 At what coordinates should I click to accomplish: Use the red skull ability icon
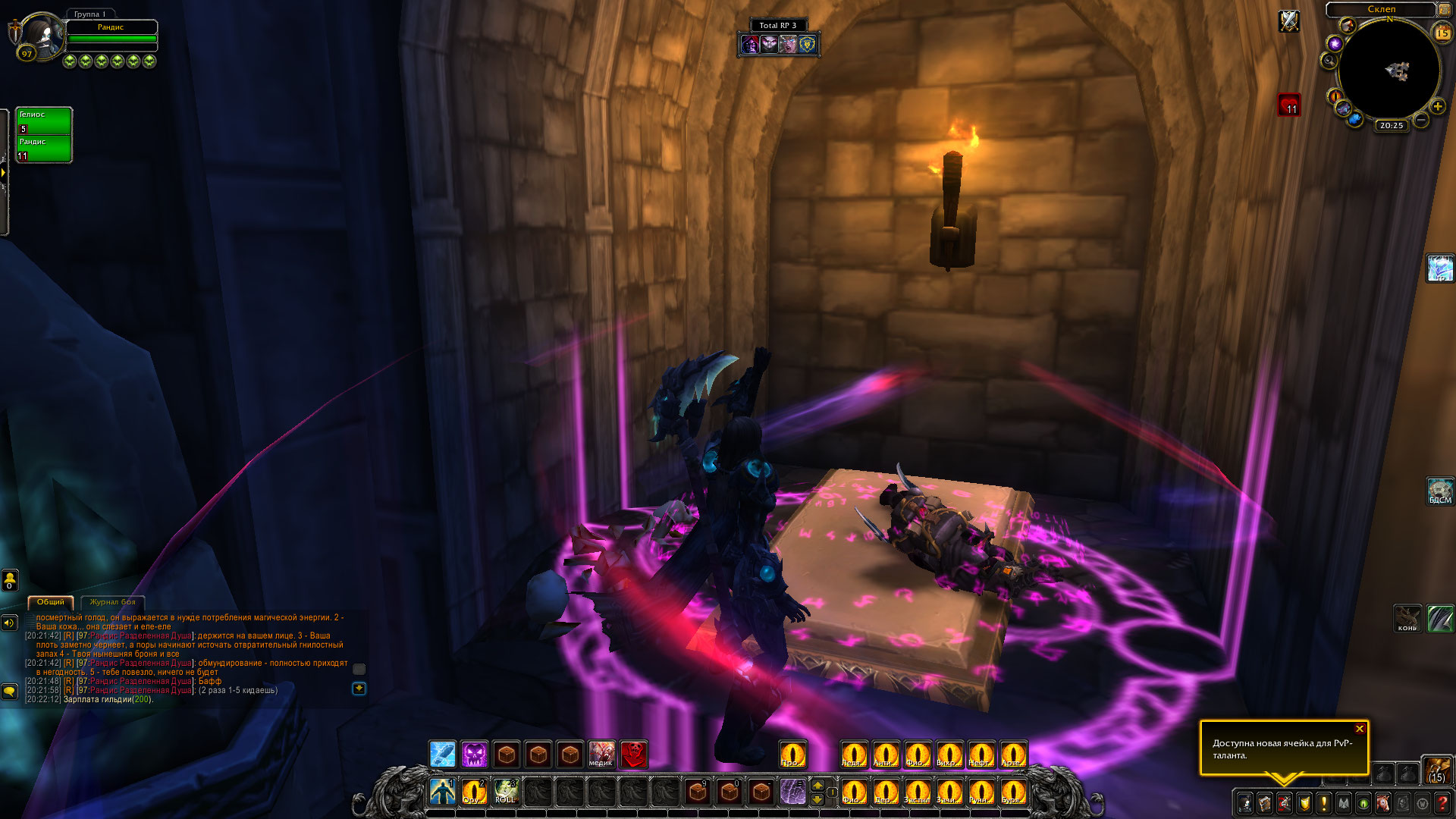click(x=634, y=755)
